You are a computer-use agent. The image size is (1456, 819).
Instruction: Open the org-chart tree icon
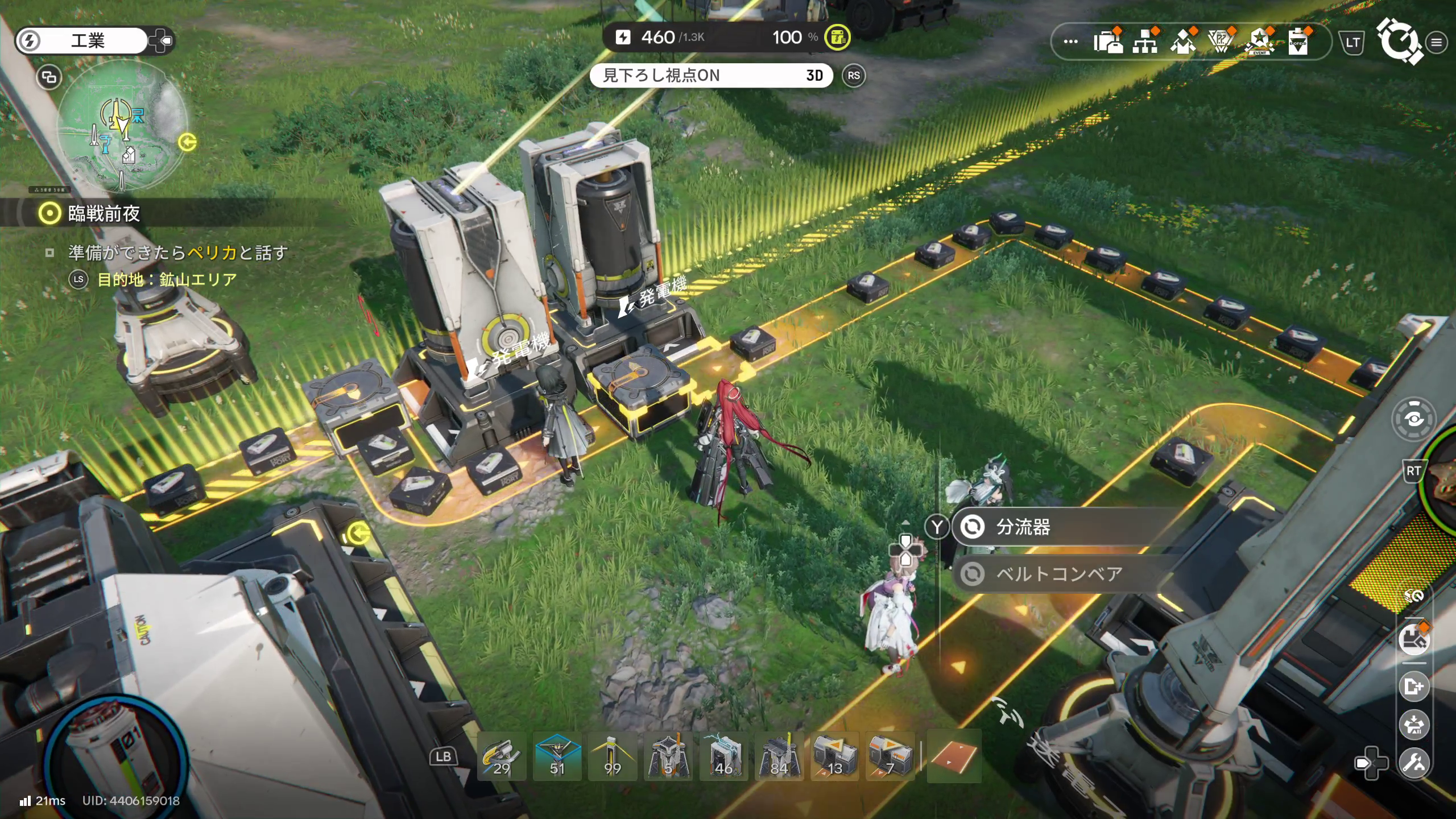tap(1145, 42)
